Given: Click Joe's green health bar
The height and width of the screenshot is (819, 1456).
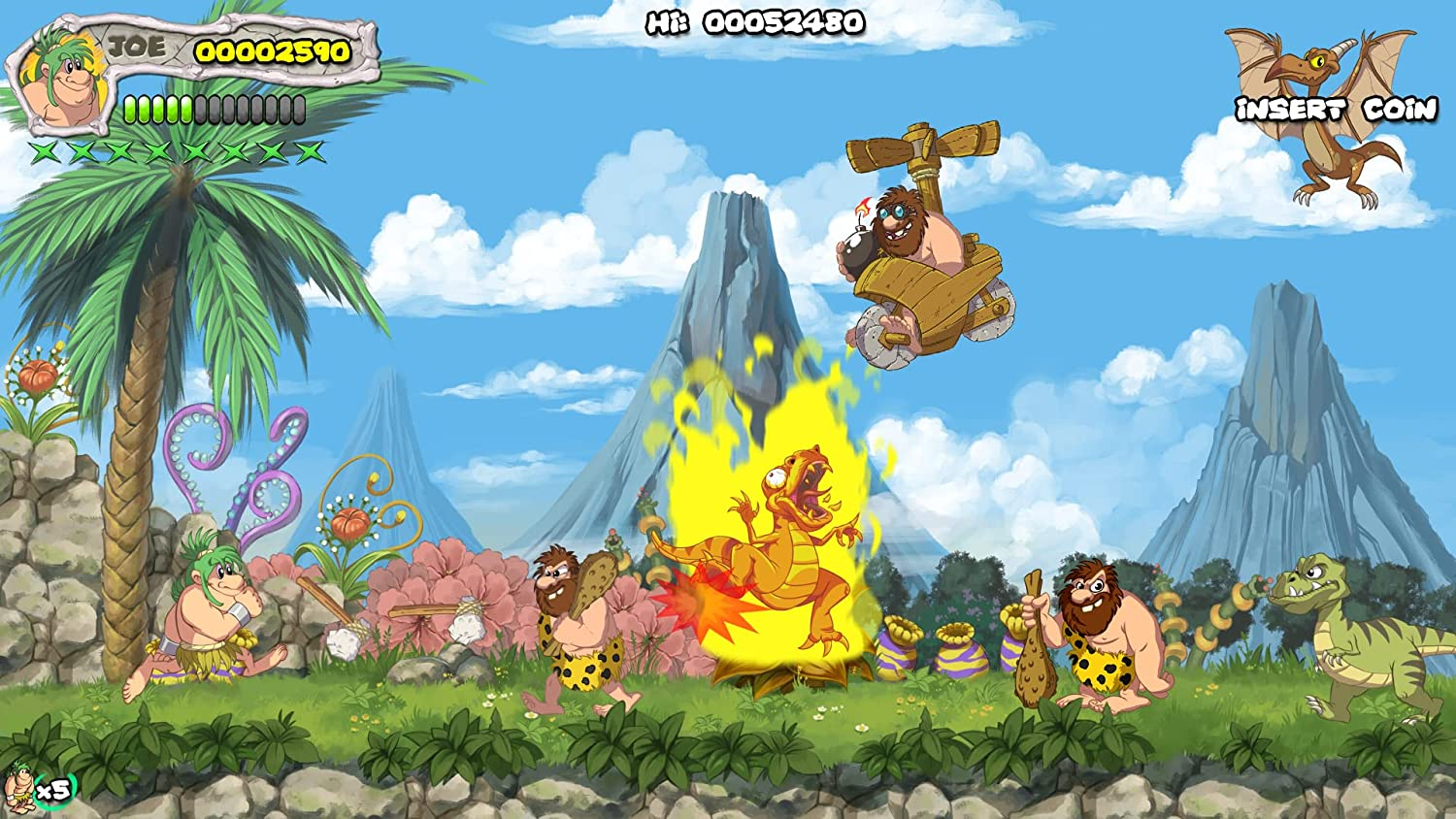Looking at the screenshot, I should [x=160, y=109].
